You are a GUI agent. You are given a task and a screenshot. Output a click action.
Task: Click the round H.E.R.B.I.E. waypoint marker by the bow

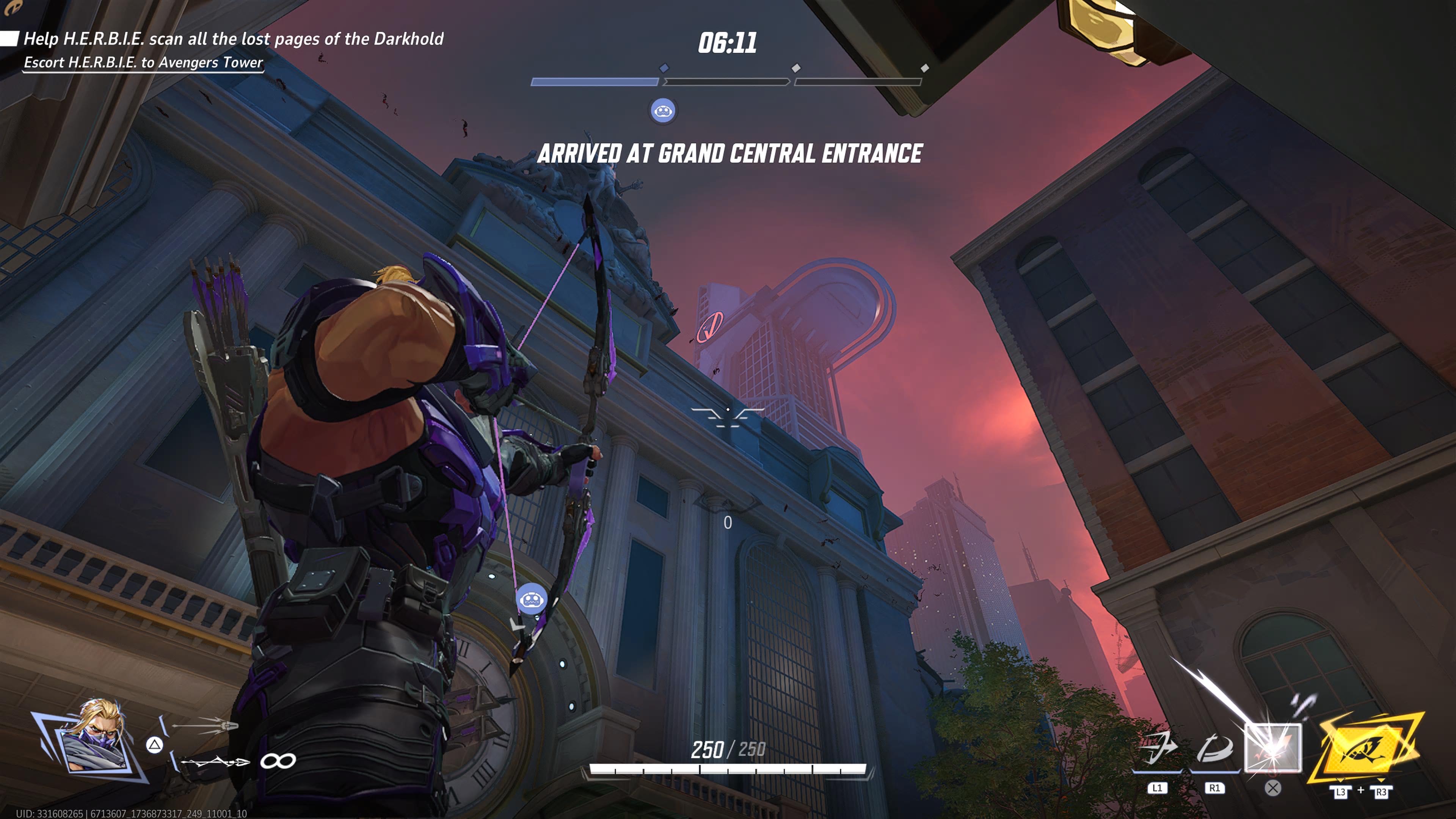coord(531,599)
